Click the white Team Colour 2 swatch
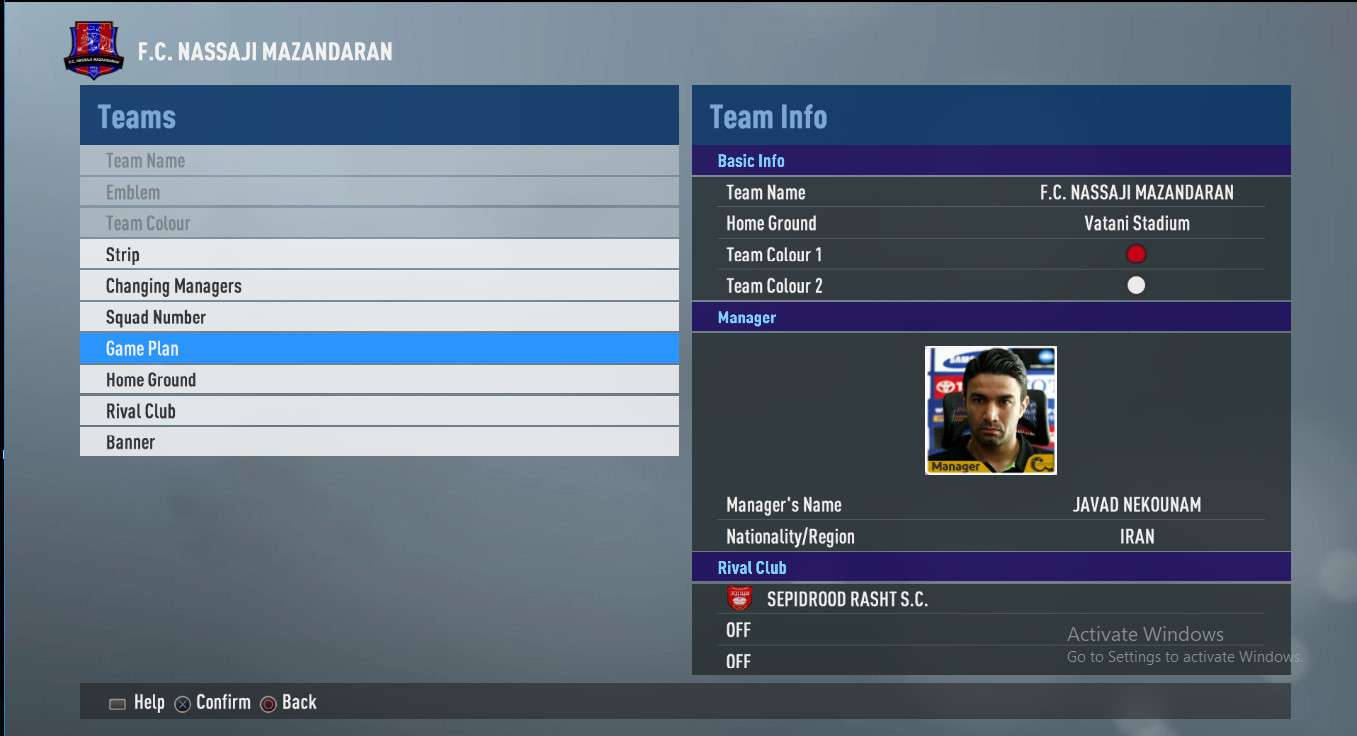 [x=1136, y=286]
